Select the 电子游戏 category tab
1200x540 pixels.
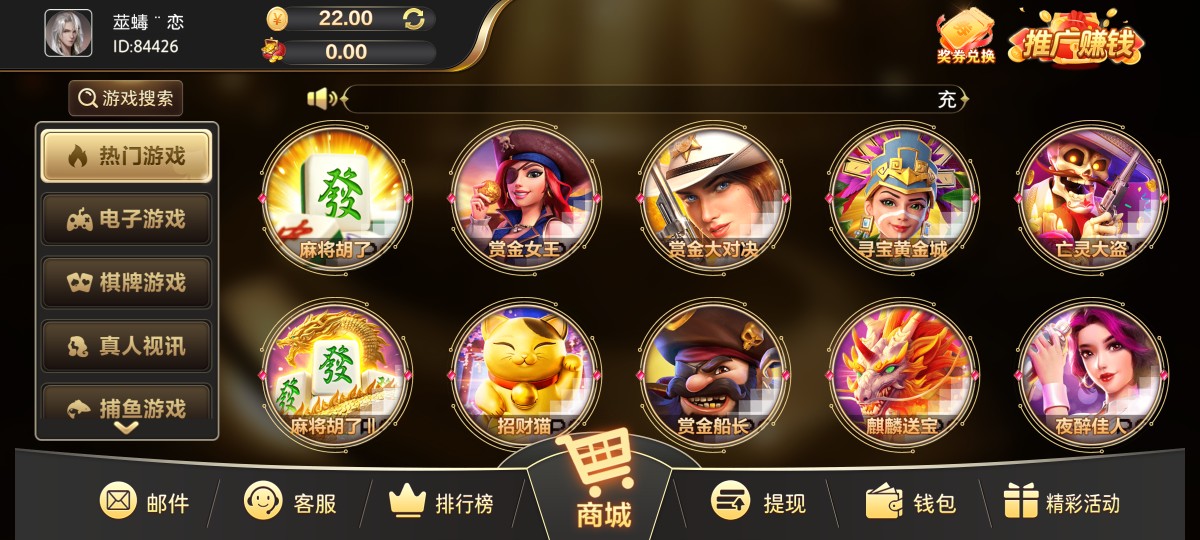point(126,219)
